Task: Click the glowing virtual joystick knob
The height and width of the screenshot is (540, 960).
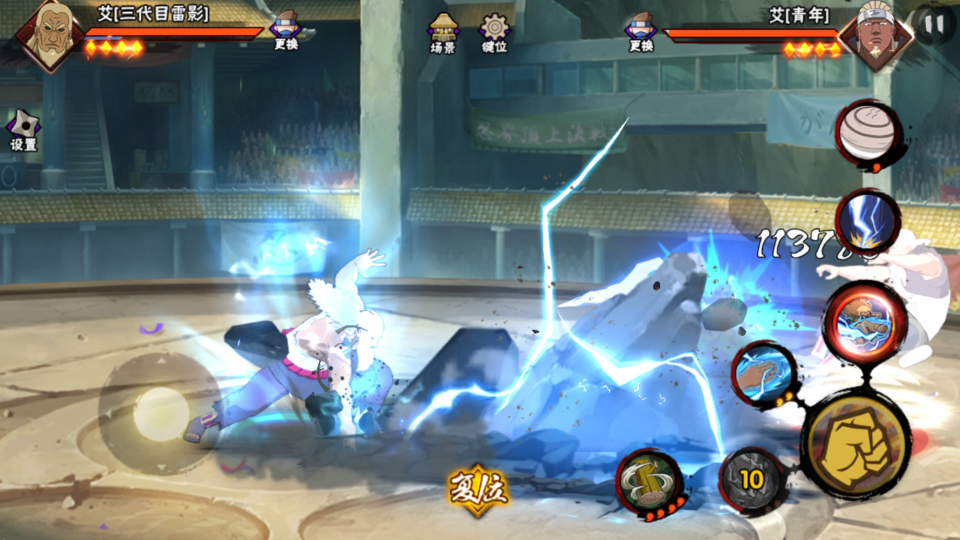Action: 160,411
